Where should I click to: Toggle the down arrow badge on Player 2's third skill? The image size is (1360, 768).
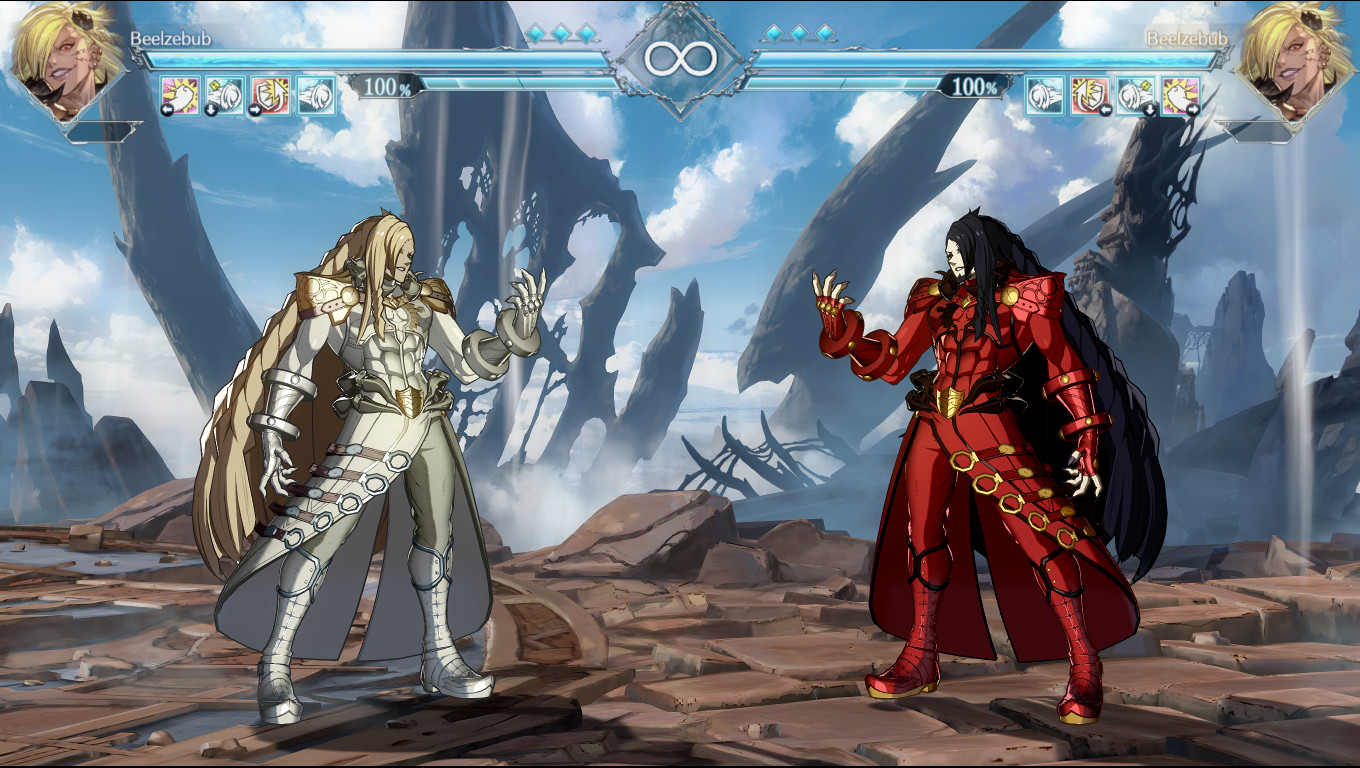pyautogui.click(x=1150, y=110)
